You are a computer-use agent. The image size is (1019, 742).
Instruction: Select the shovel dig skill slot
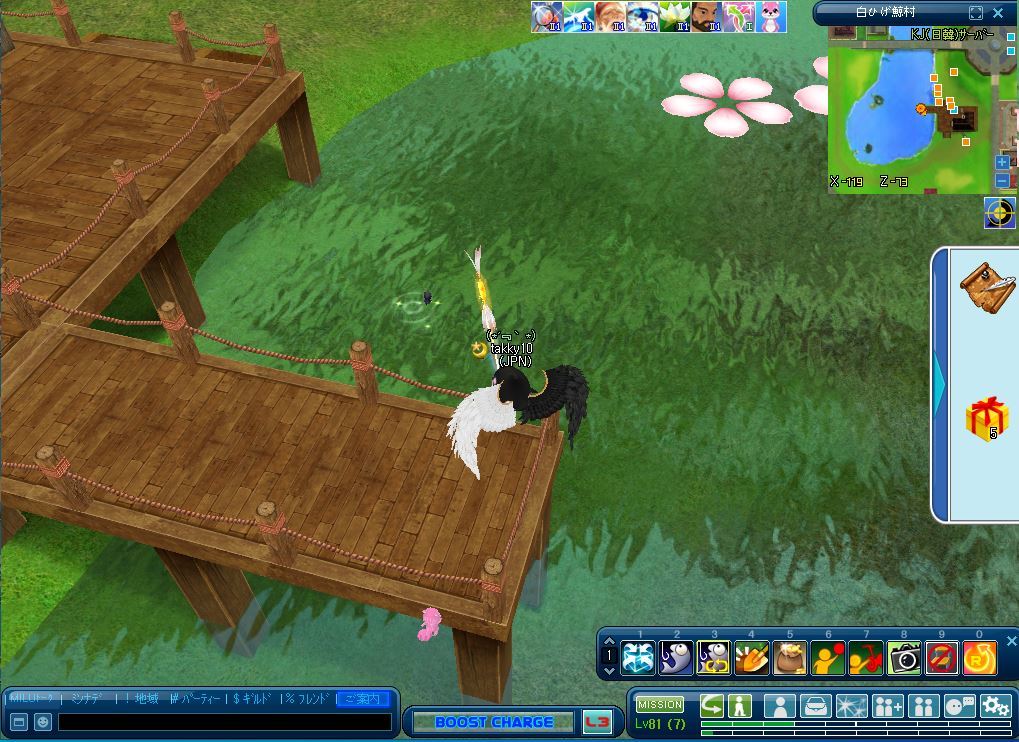[x=752, y=657]
